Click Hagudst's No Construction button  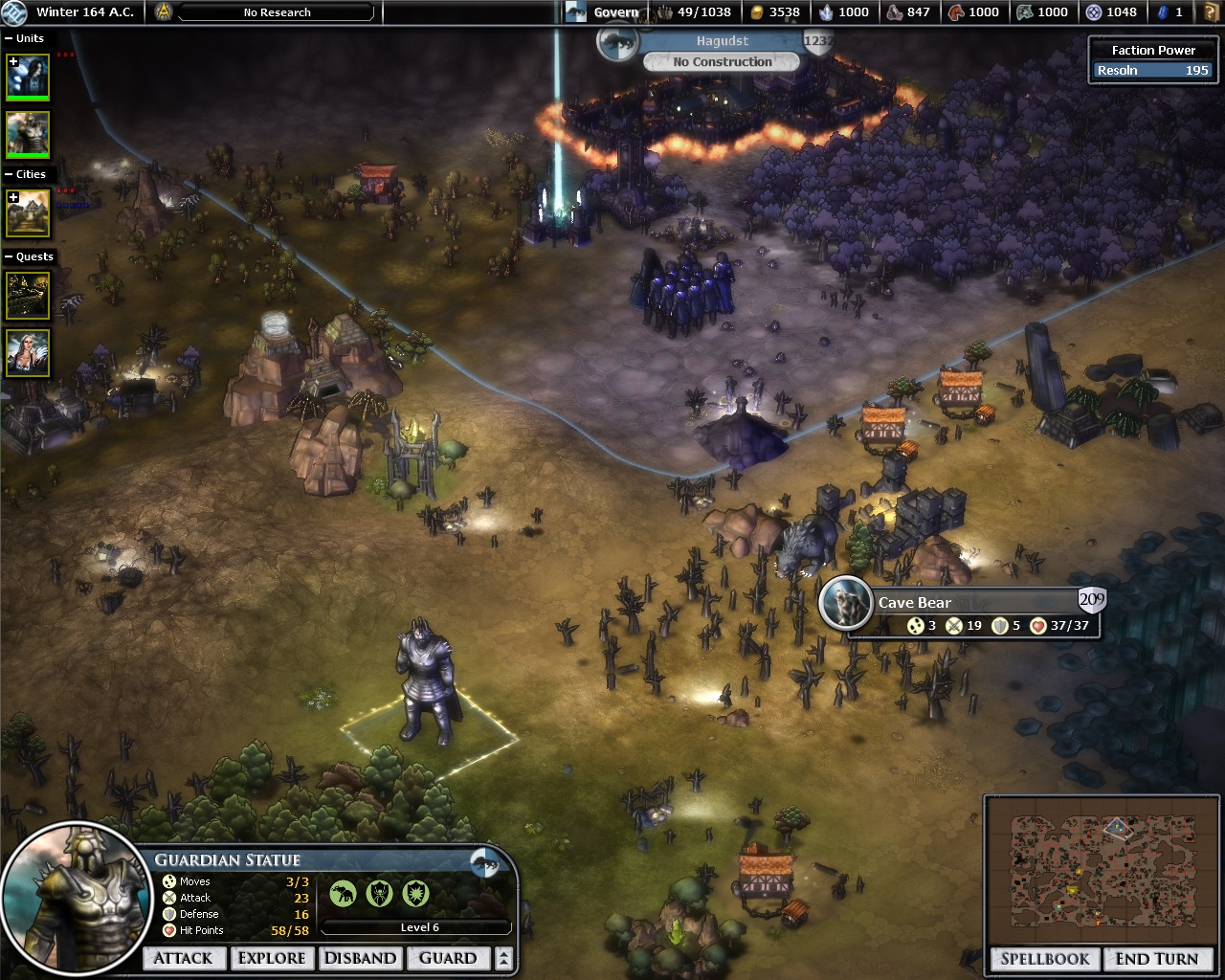click(x=722, y=62)
